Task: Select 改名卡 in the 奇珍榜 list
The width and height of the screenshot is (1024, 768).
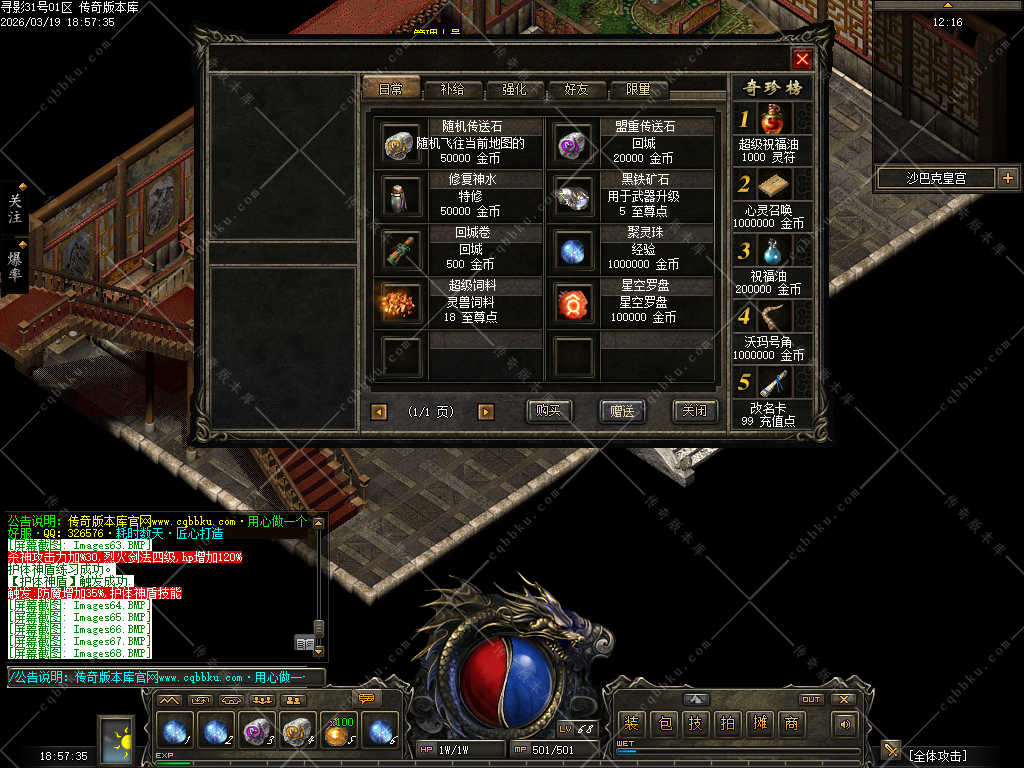Action: pyautogui.click(x=770, y=385)
